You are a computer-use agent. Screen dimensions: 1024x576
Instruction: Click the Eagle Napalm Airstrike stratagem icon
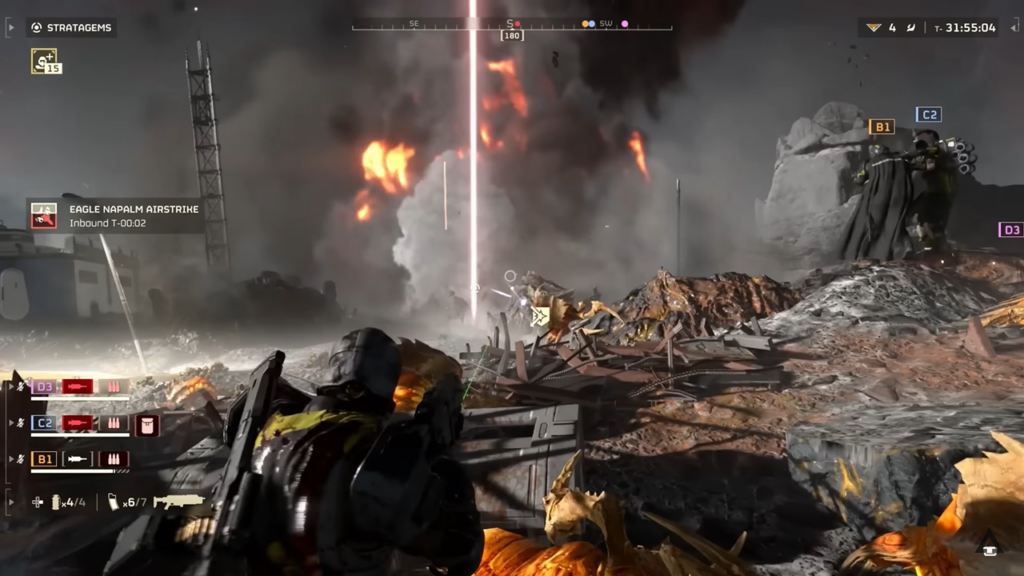pos(44,215)
